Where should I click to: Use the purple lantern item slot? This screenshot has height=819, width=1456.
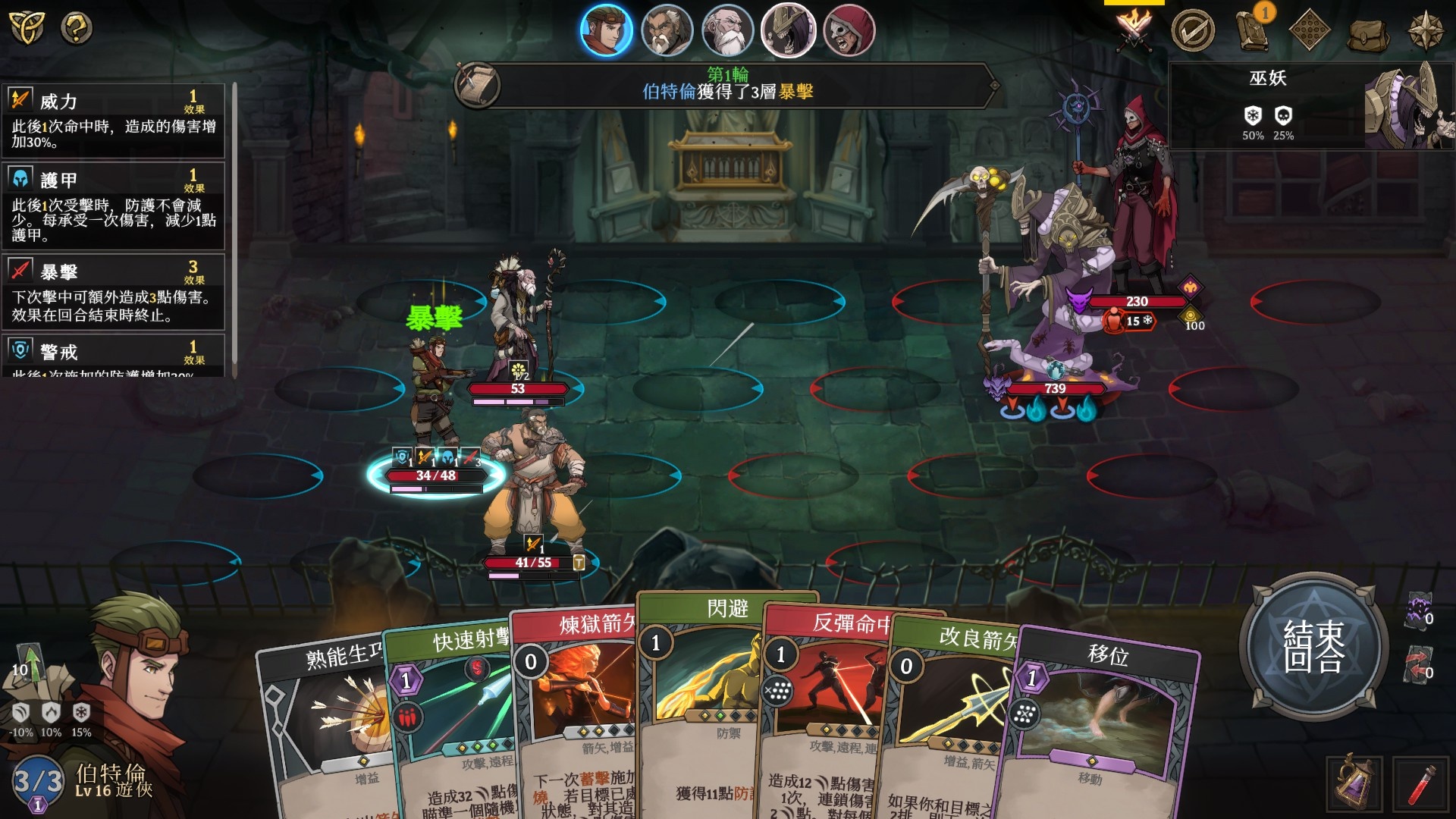pyautogui.click(x=1354, y=784)
